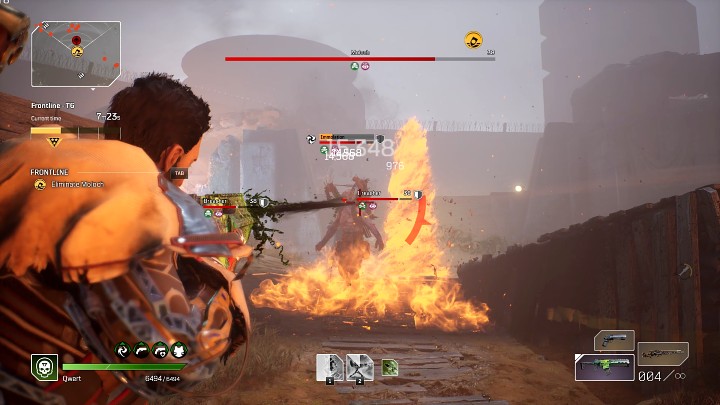Click the skull class emblem beside Qwart
The width and height of the screenshot is (720, 405).
(x=44, y=367)
